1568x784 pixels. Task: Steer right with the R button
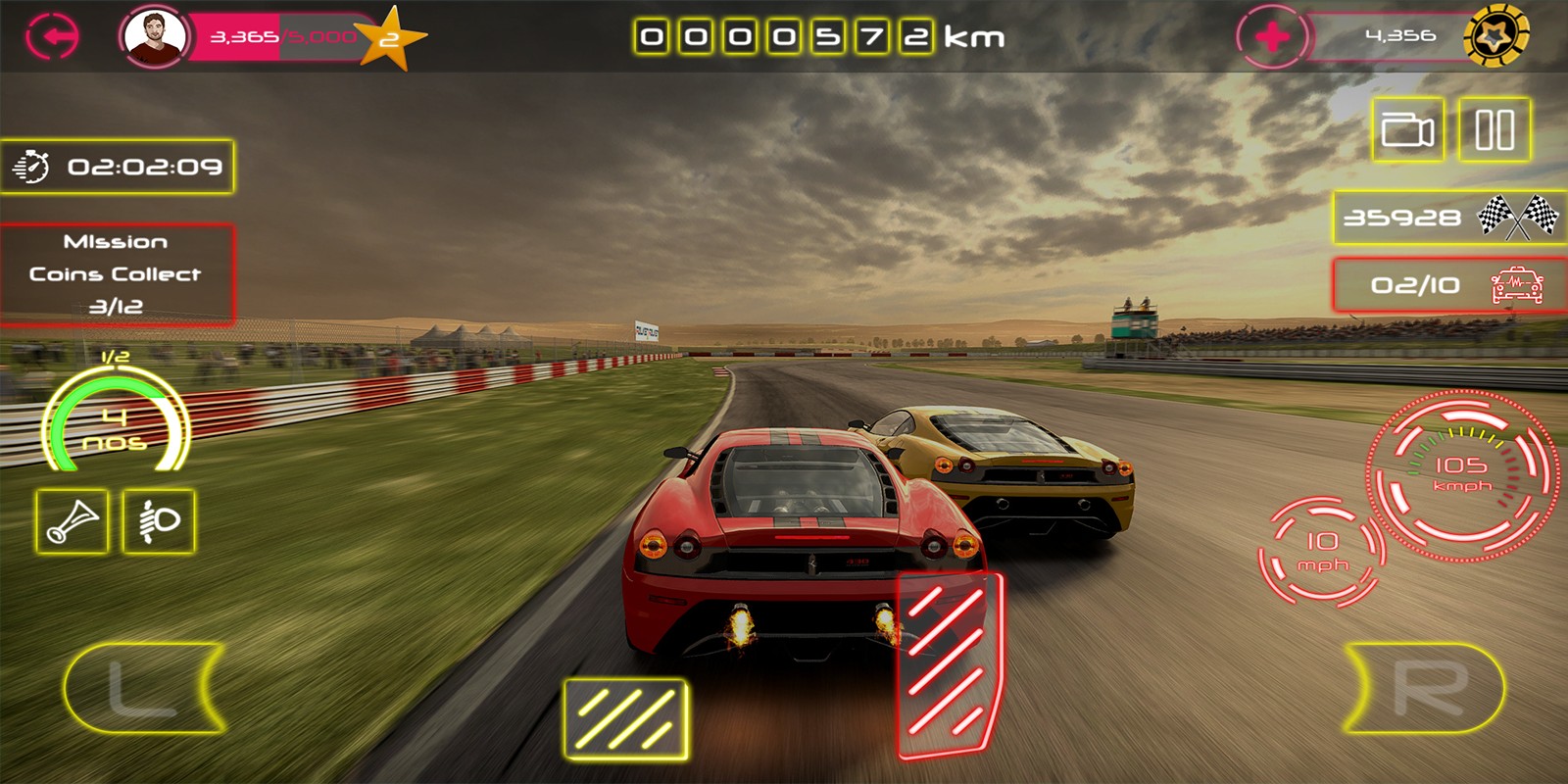tap(1426, 688)
